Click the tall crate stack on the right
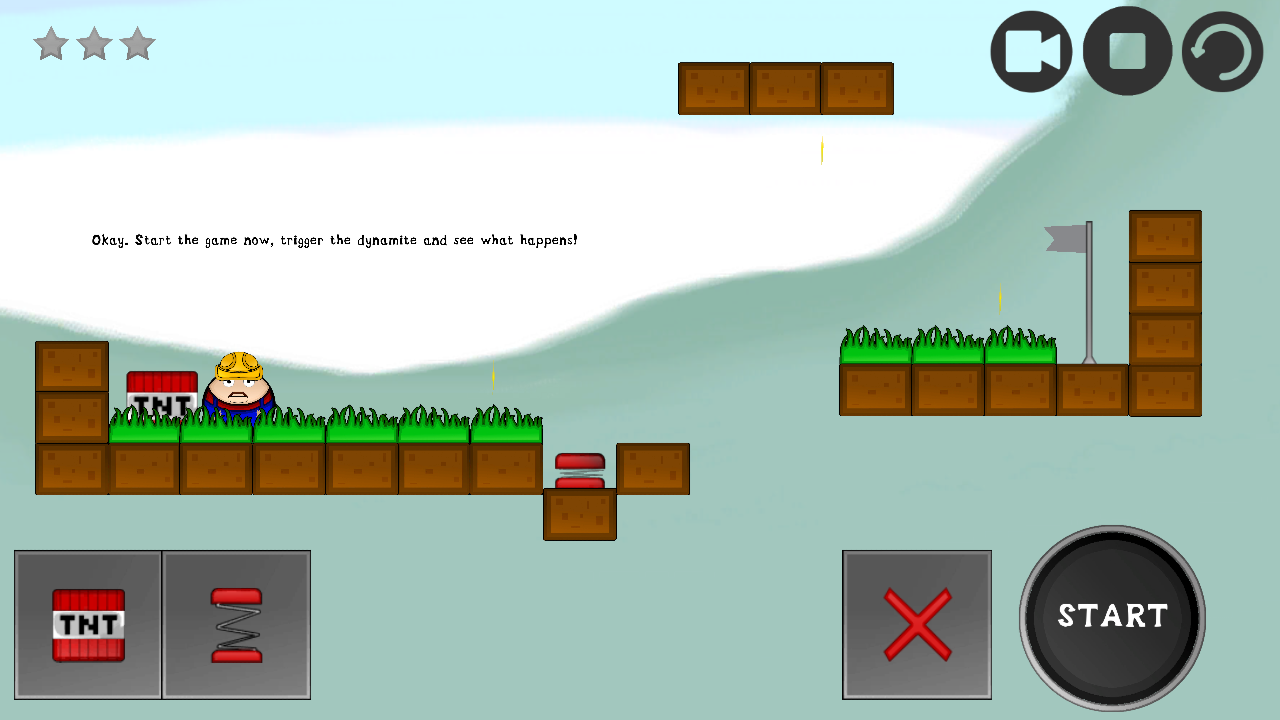This screenshot has width=1280, height=720. (1165, 313)
